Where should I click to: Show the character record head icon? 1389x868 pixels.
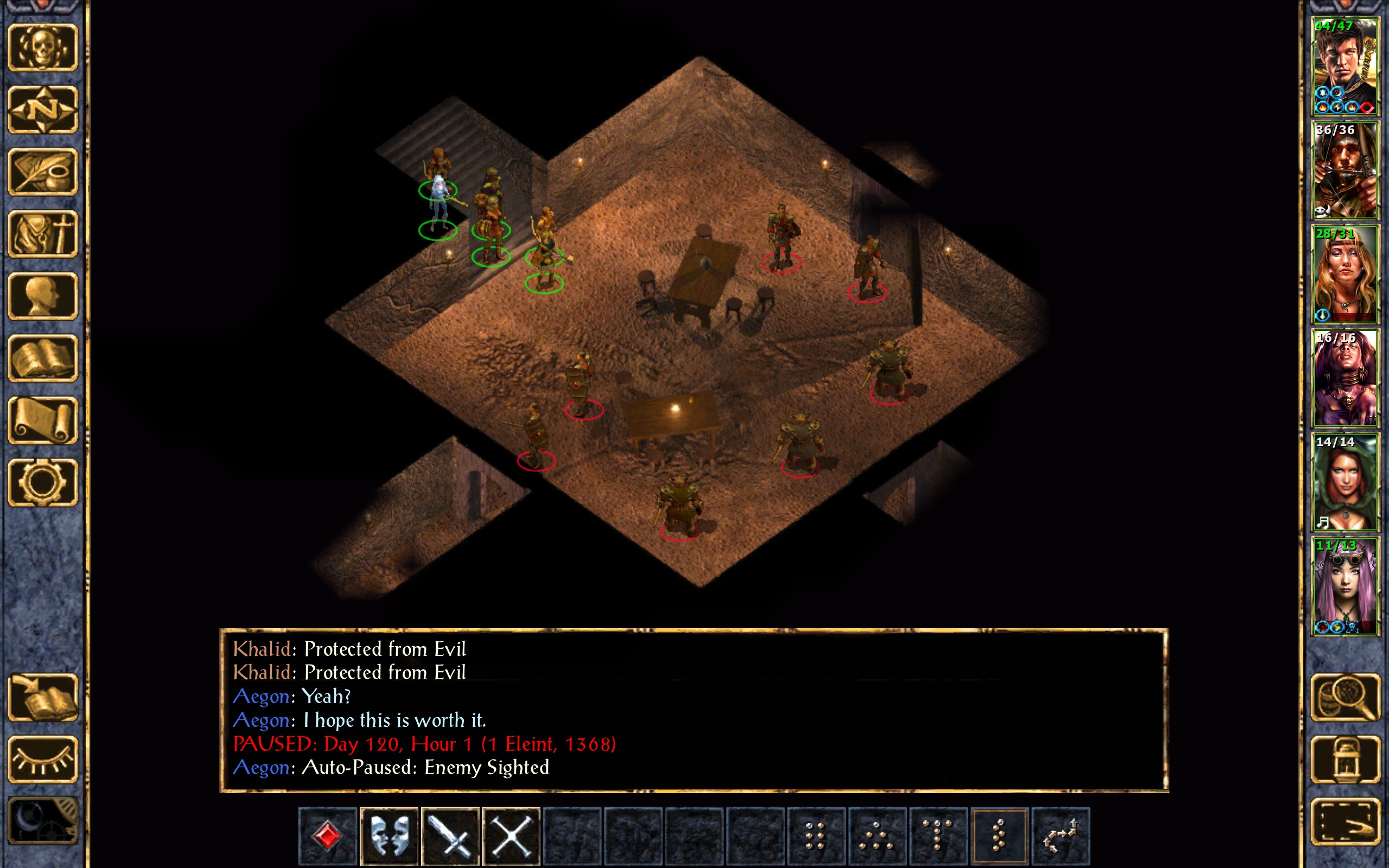click(x=42, y=296)
